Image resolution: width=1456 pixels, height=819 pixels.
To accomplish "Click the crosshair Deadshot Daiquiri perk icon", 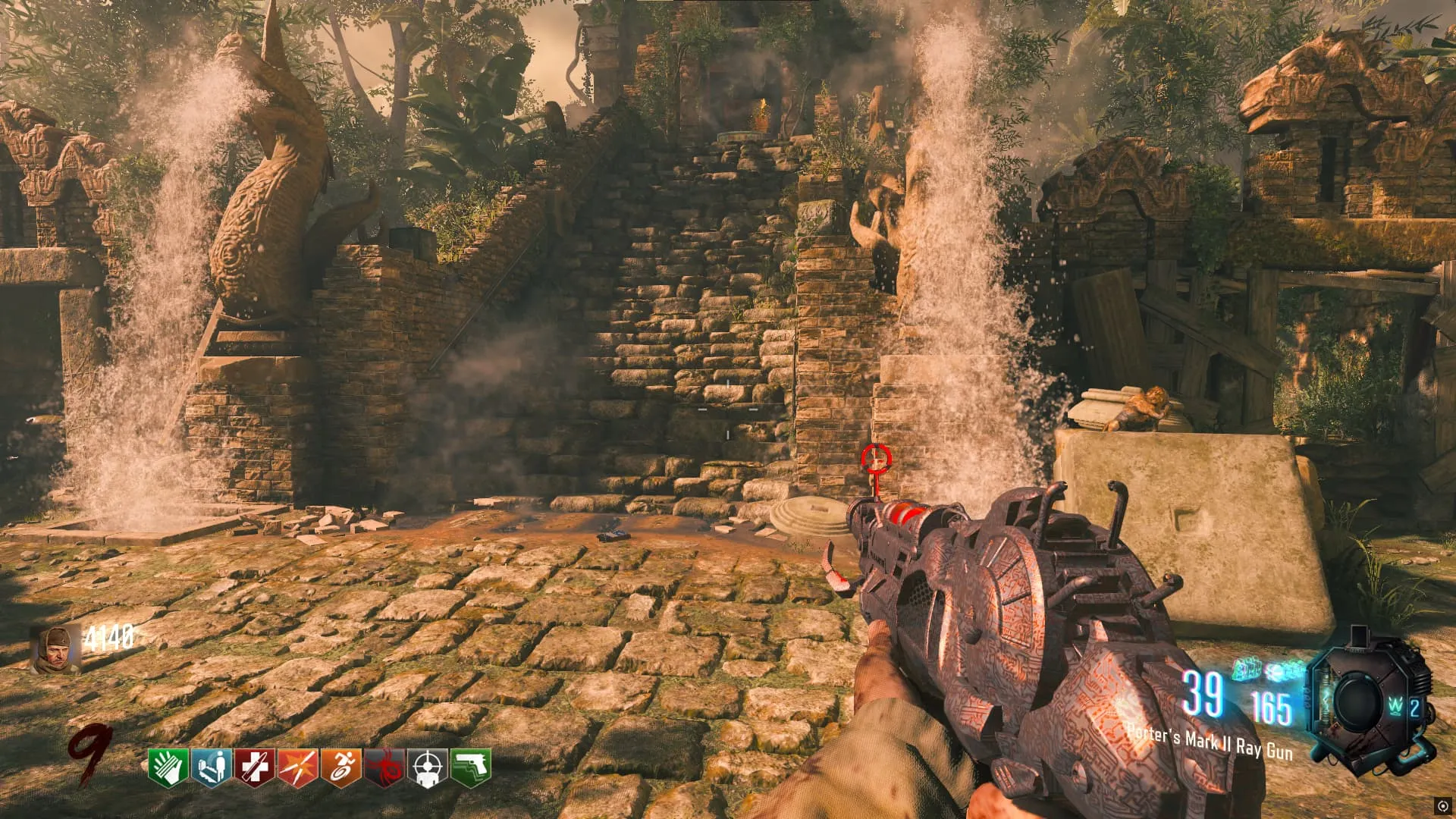I will coord(428,767).
